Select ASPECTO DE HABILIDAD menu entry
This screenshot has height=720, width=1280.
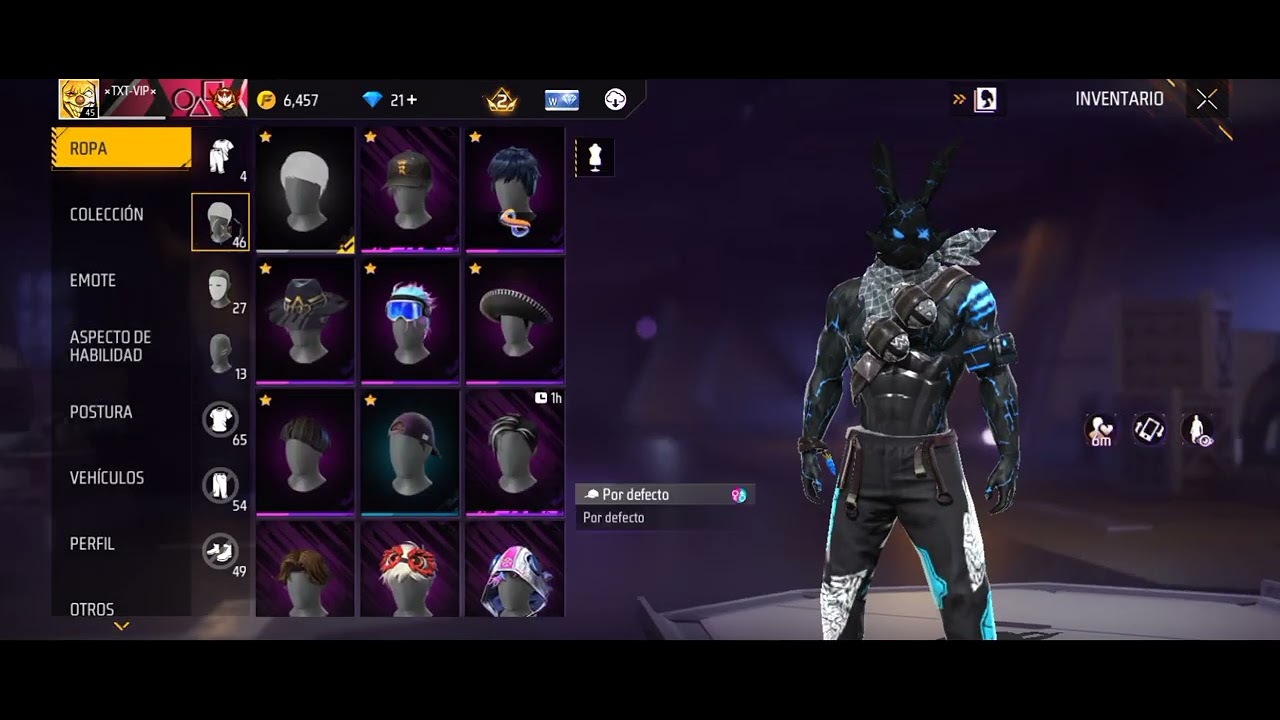pyautogui.click(x=110, y=346)
